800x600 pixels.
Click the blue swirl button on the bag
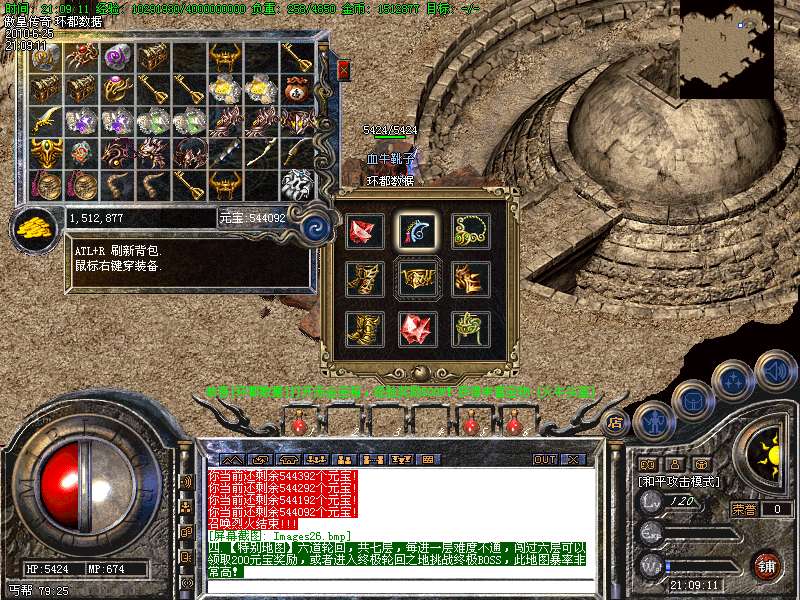click(x=316, y=225)
